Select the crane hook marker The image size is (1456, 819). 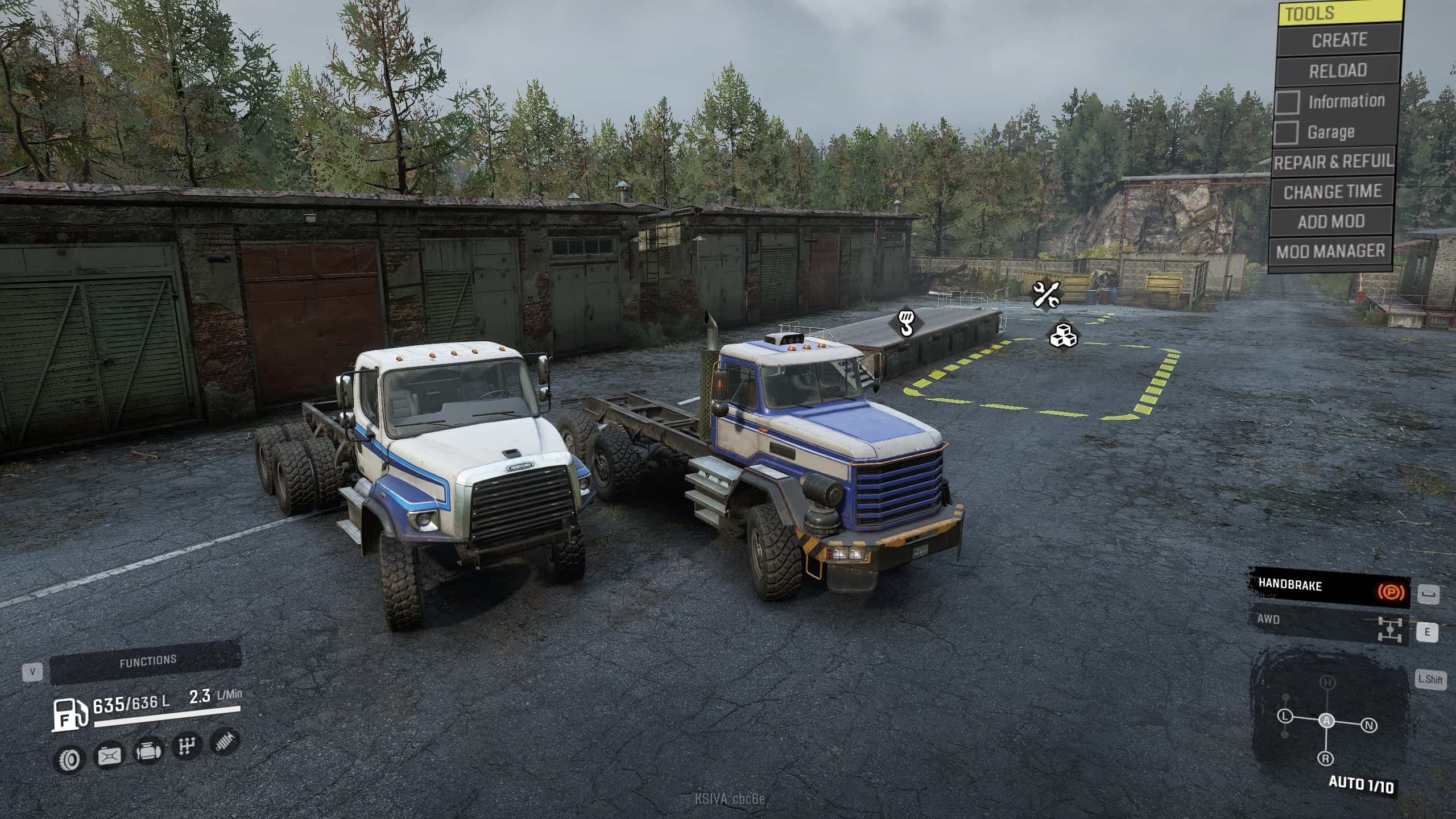[x=905, y=322]
